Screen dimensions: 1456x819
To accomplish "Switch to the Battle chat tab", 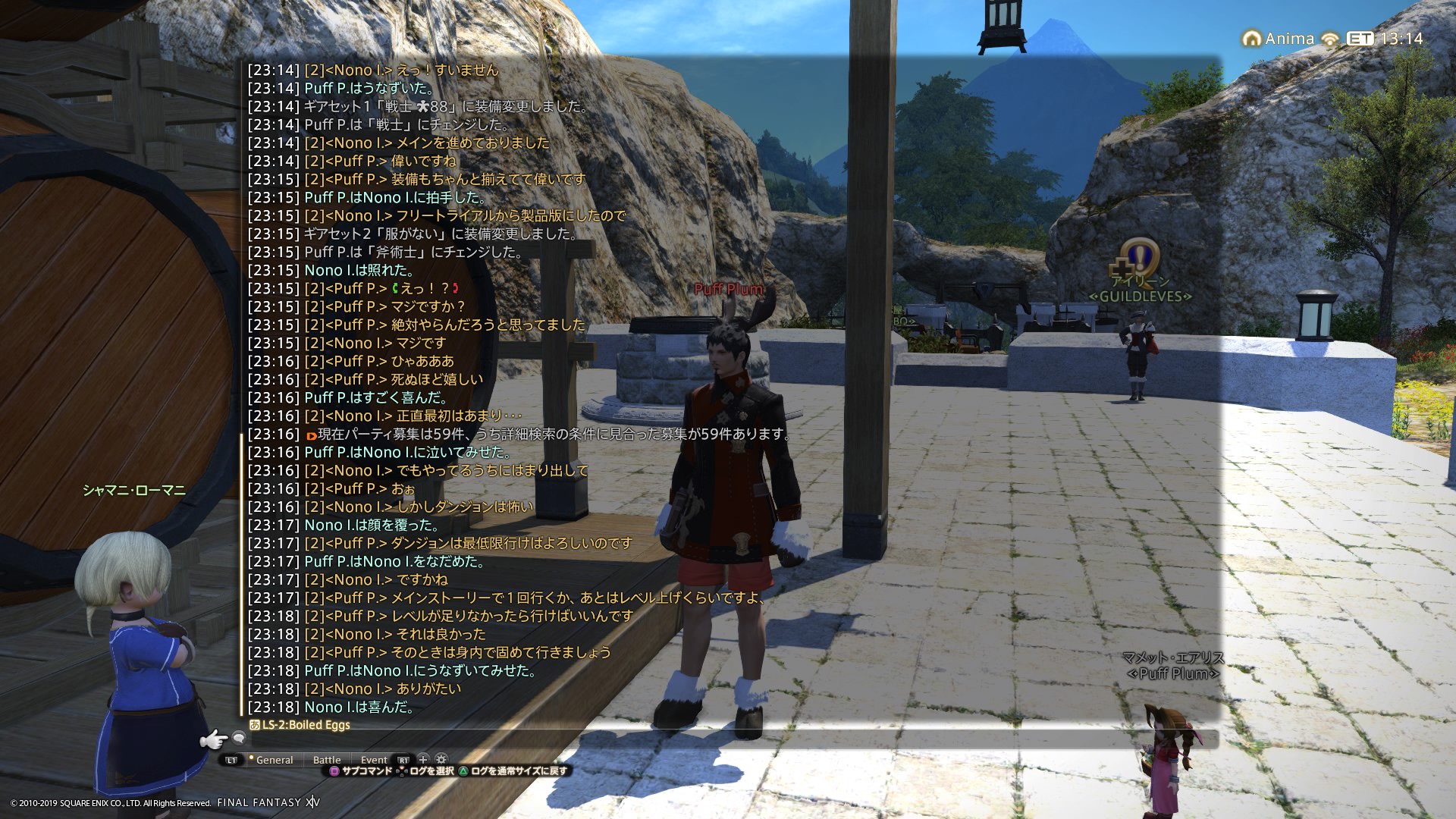I will [x=327, y=760].
